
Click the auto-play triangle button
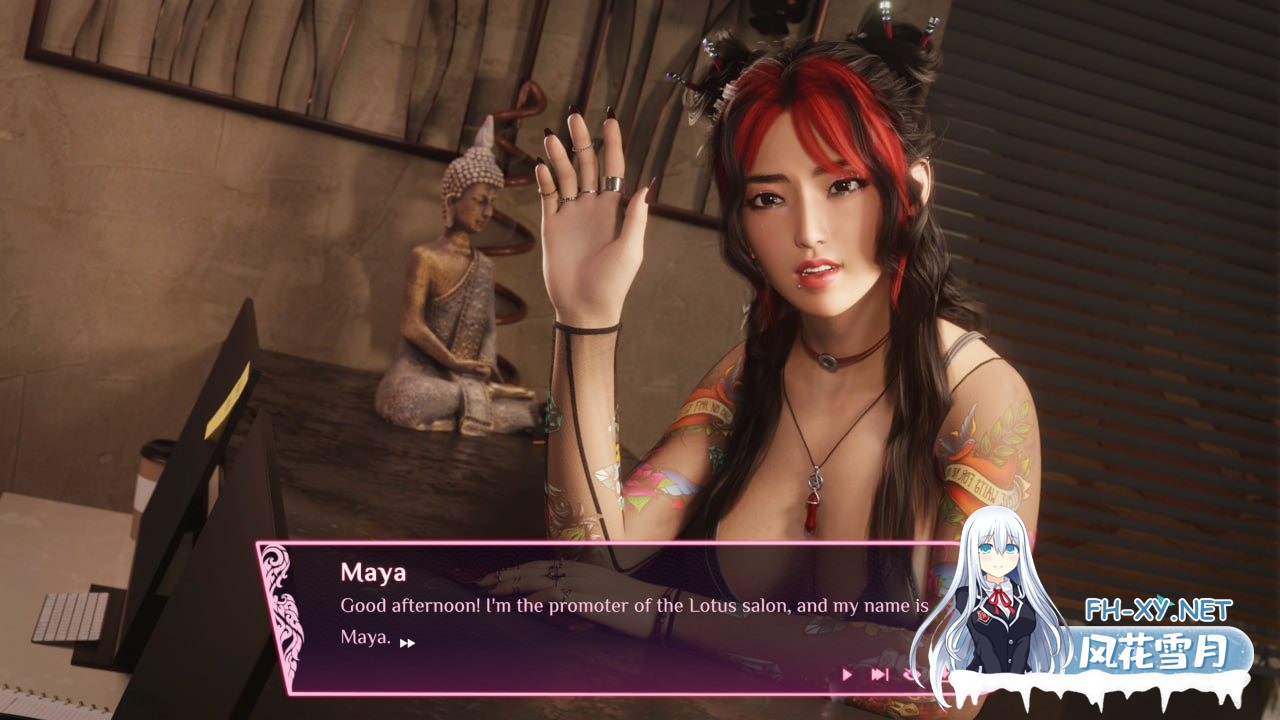(x=847, y=674)
